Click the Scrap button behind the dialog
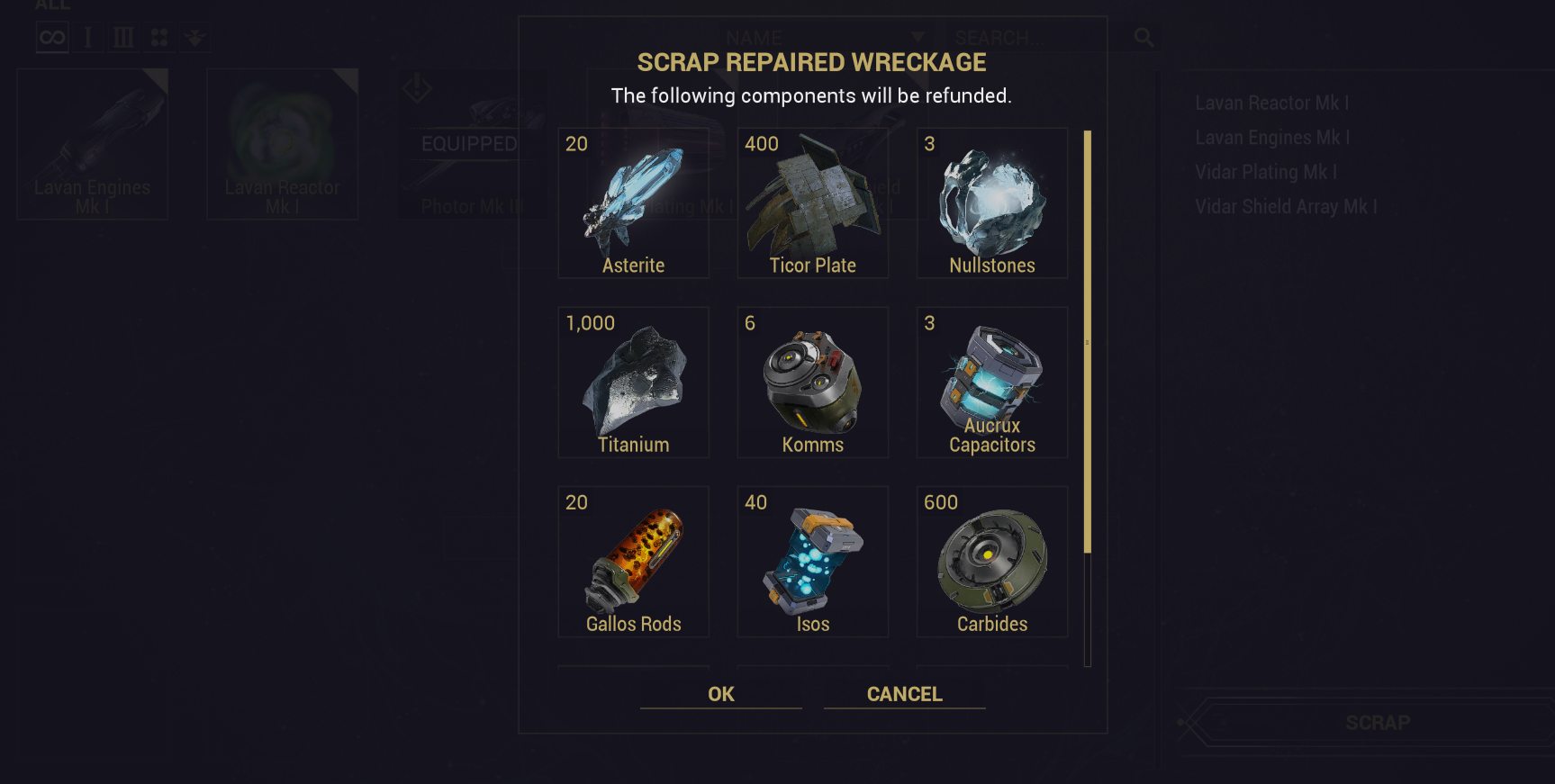The width and height of the screenshot is (1555, 784). click(x=1378, y=723)
